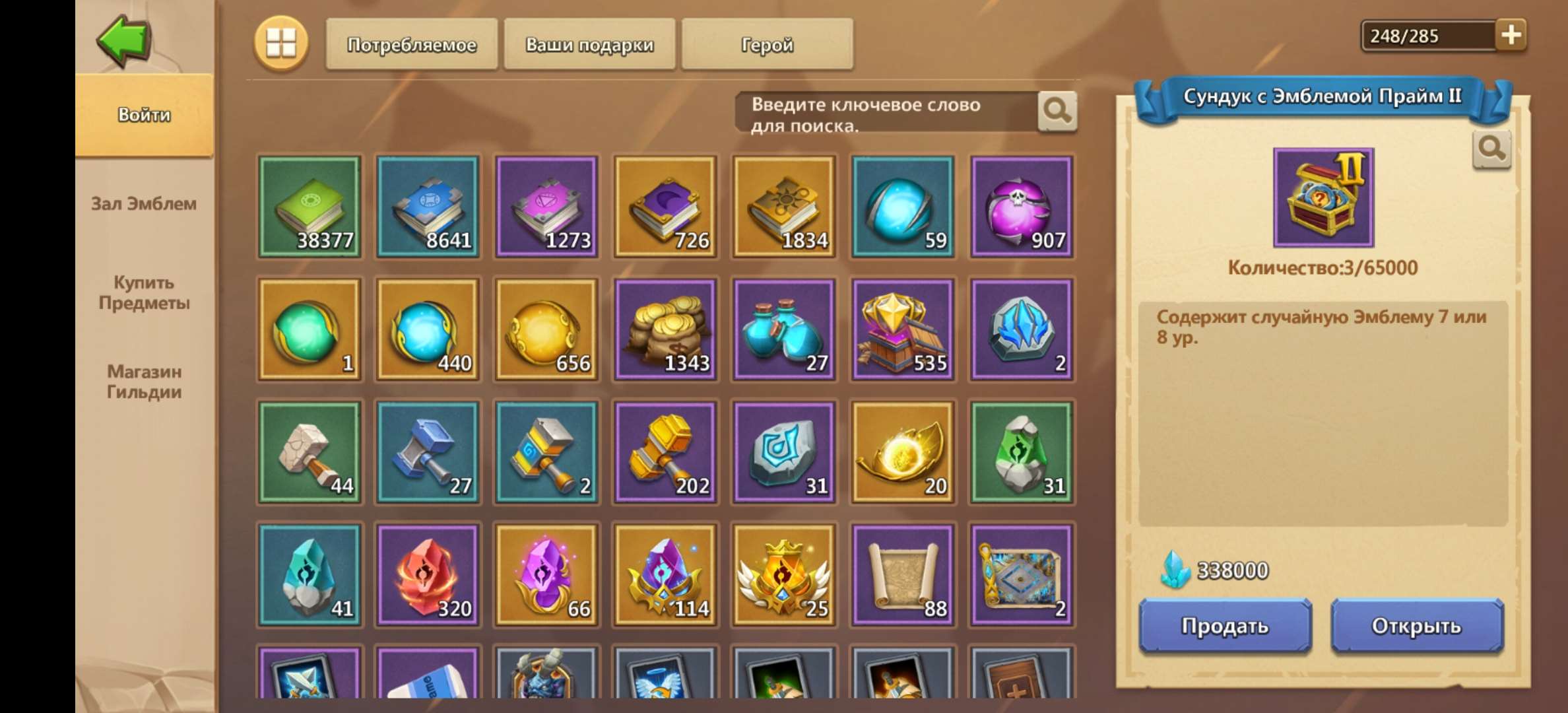Select the blue speed potions item
The image size is (1568, 713).
[x=783, y=330]
